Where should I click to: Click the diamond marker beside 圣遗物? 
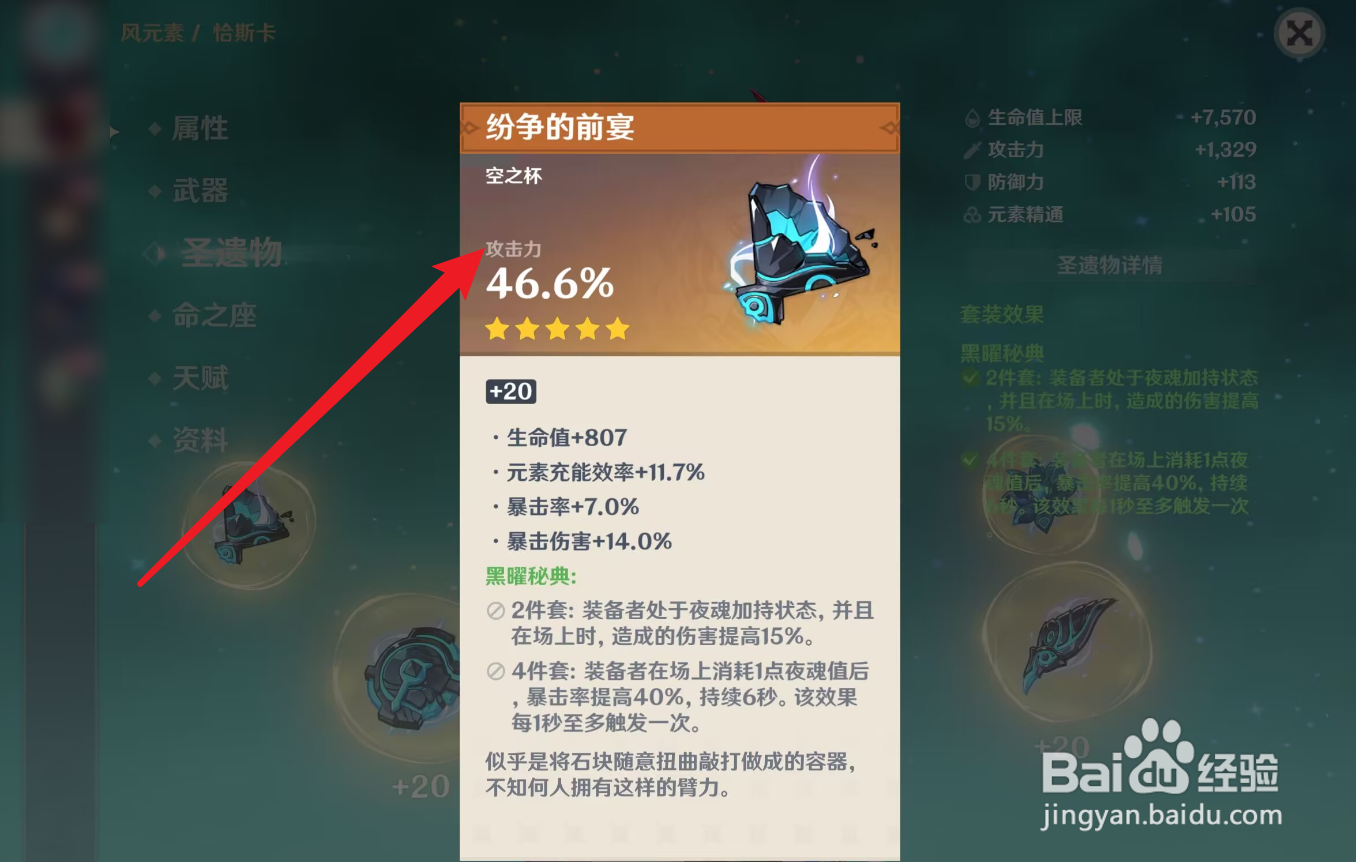[x=155, y=253]
